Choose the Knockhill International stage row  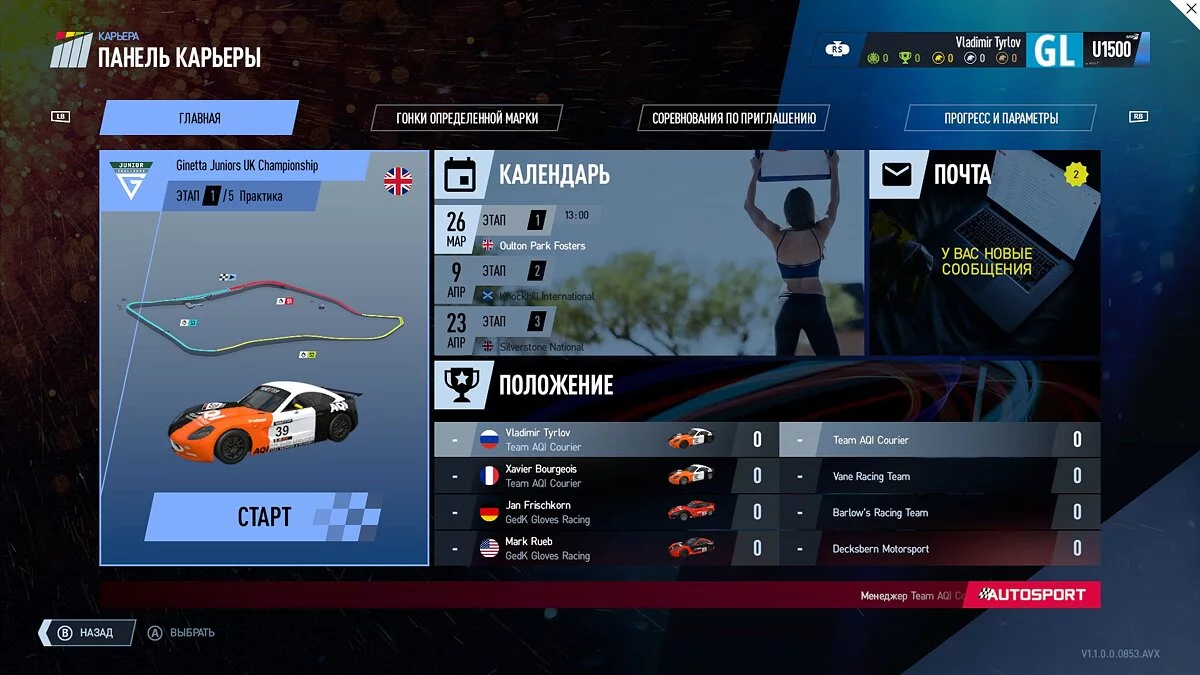[540, 282]
